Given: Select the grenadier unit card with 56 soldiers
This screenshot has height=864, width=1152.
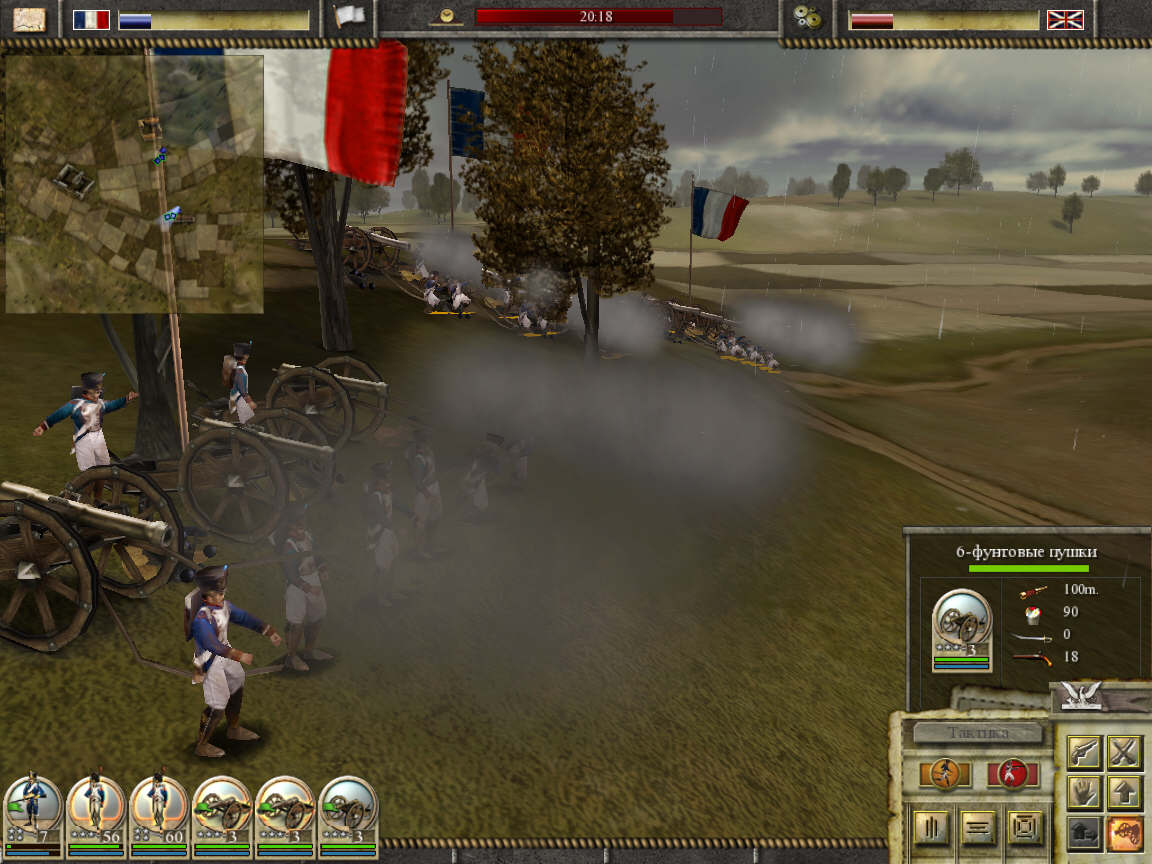Looking at the screenshot, I should click(96, 814).
